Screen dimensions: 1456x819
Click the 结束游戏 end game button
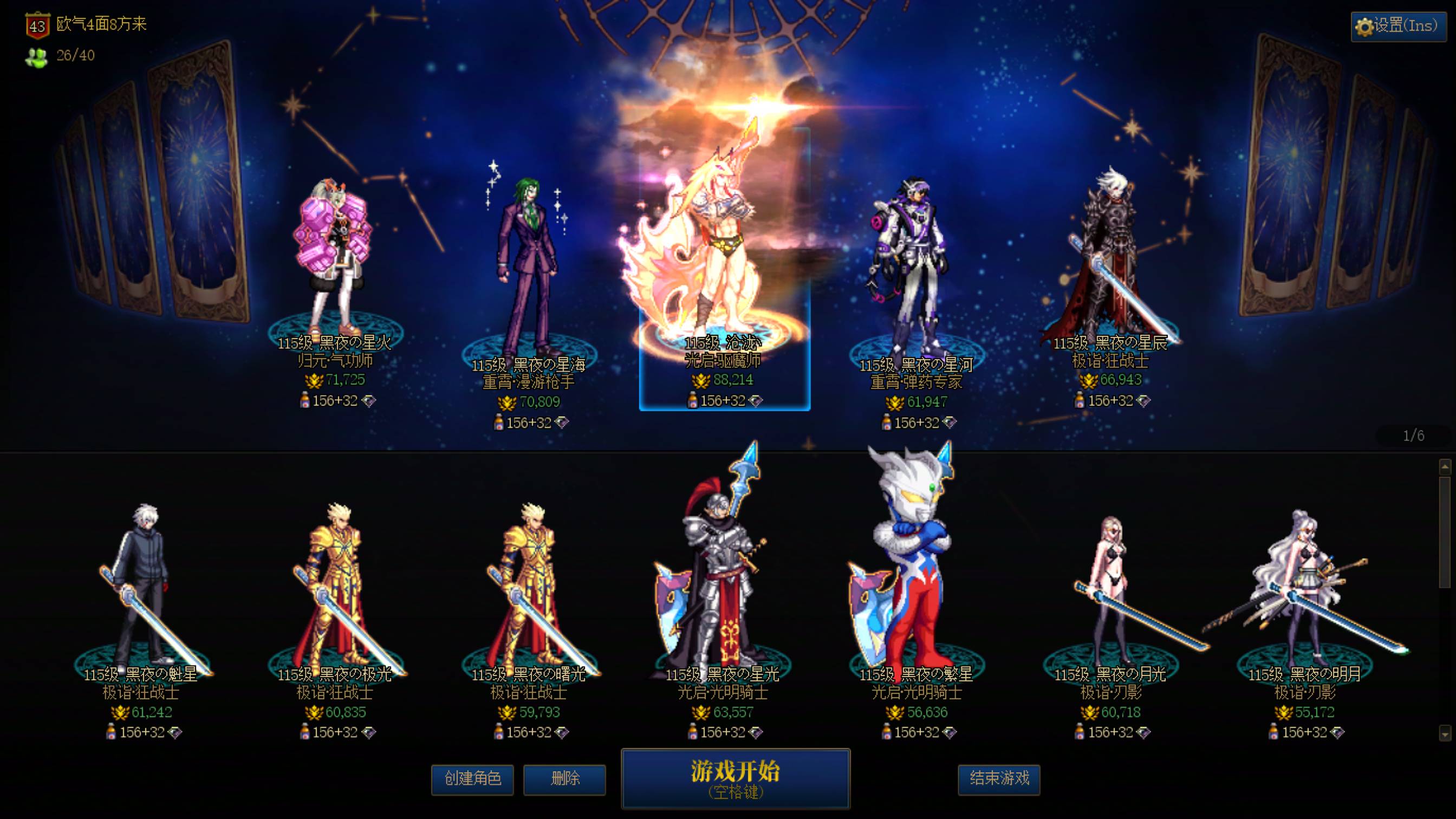999,781
